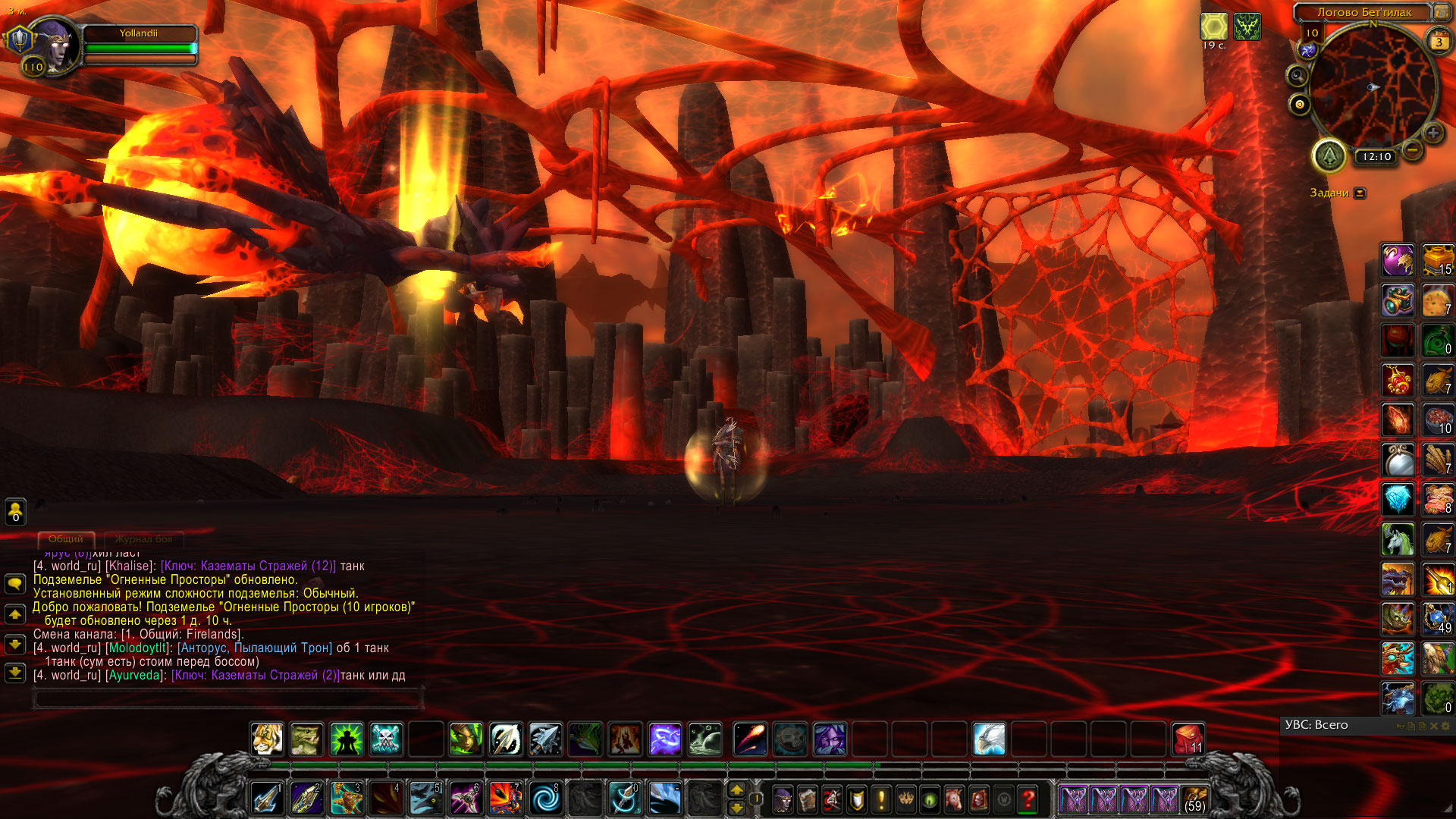Screen dimensions: 1456x819
Task: Switch to the Общий chat tab
Action: [66, 539]
